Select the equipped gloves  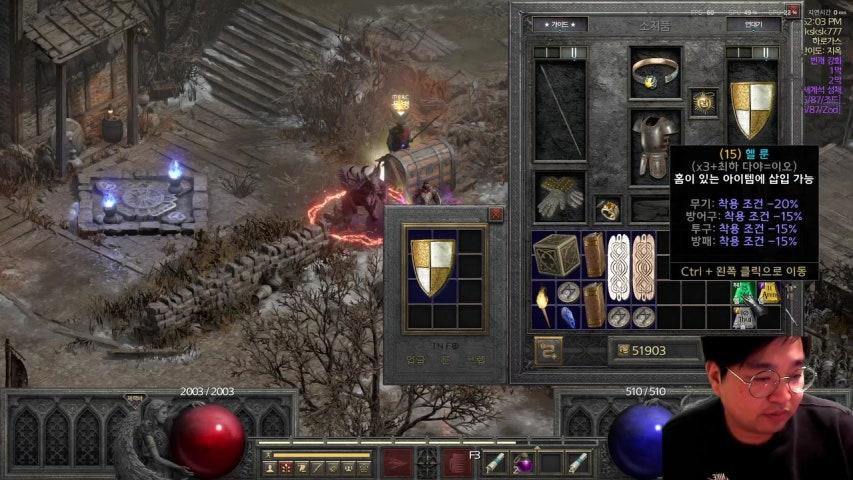click(559, 196)
